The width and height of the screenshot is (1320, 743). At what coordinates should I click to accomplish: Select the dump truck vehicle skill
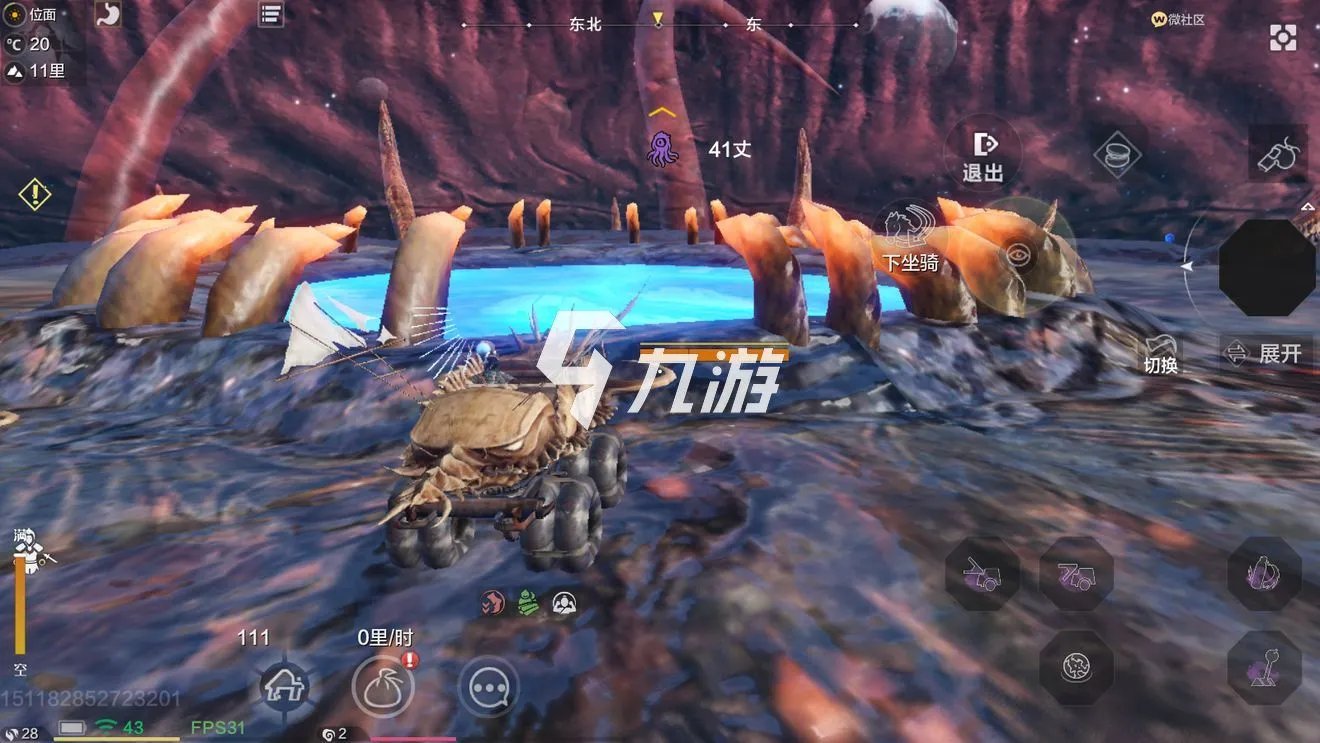pyautogui.click(x=1078, y=574)
